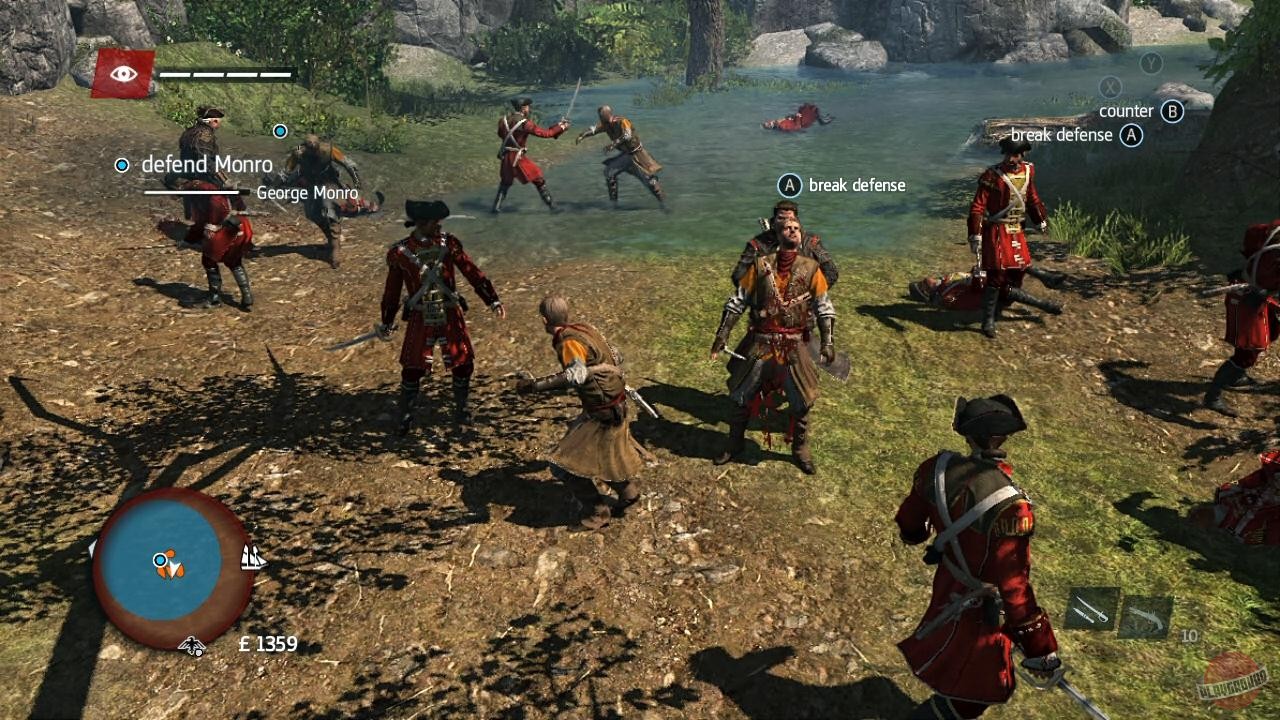Click the blue marker above the brawling soldier
The height and width of the screenshot is (720, 1280).
coord(280,131)
